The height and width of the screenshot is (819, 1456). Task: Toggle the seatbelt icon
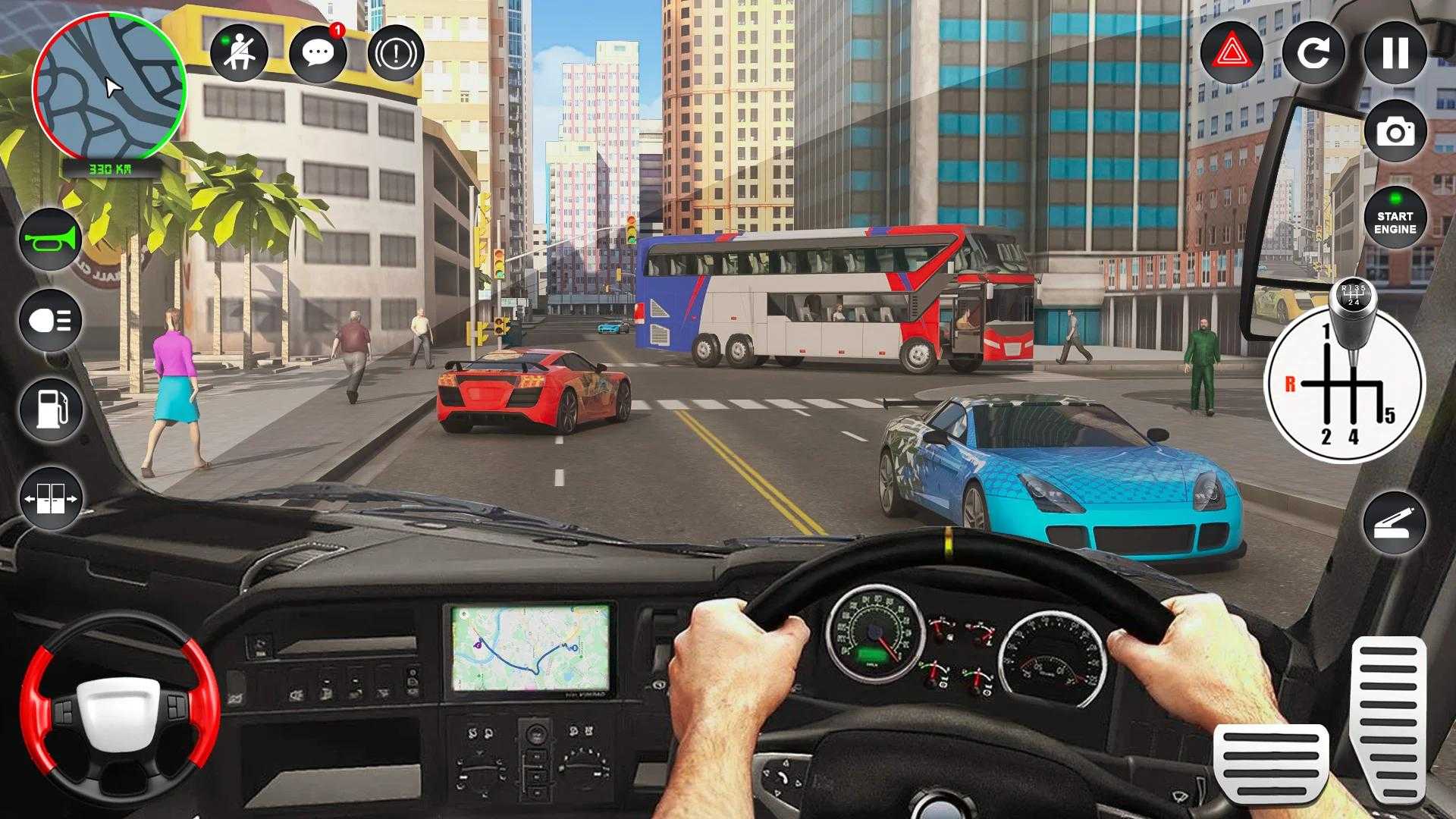[x=239, y=52]
